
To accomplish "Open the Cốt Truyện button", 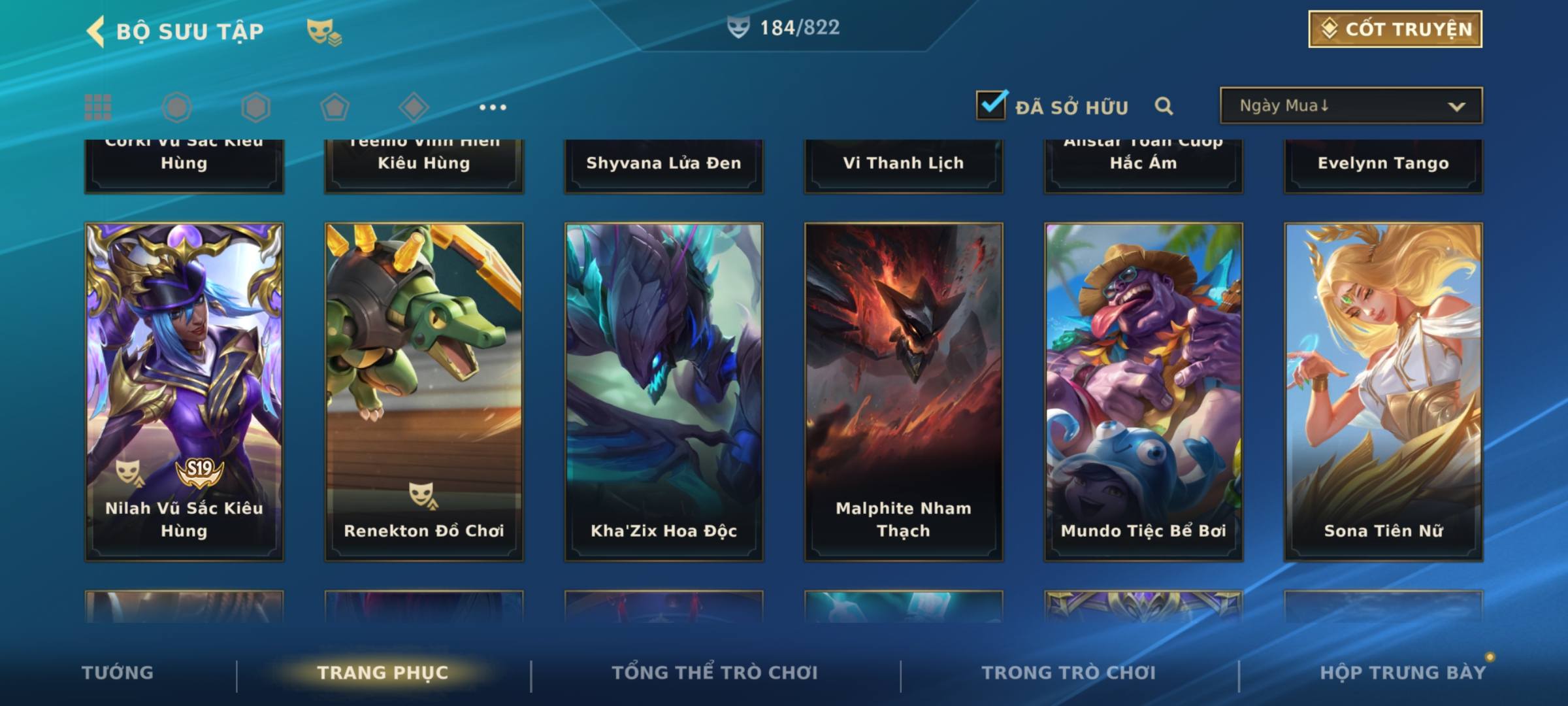I will click(x=1394, y=29).
